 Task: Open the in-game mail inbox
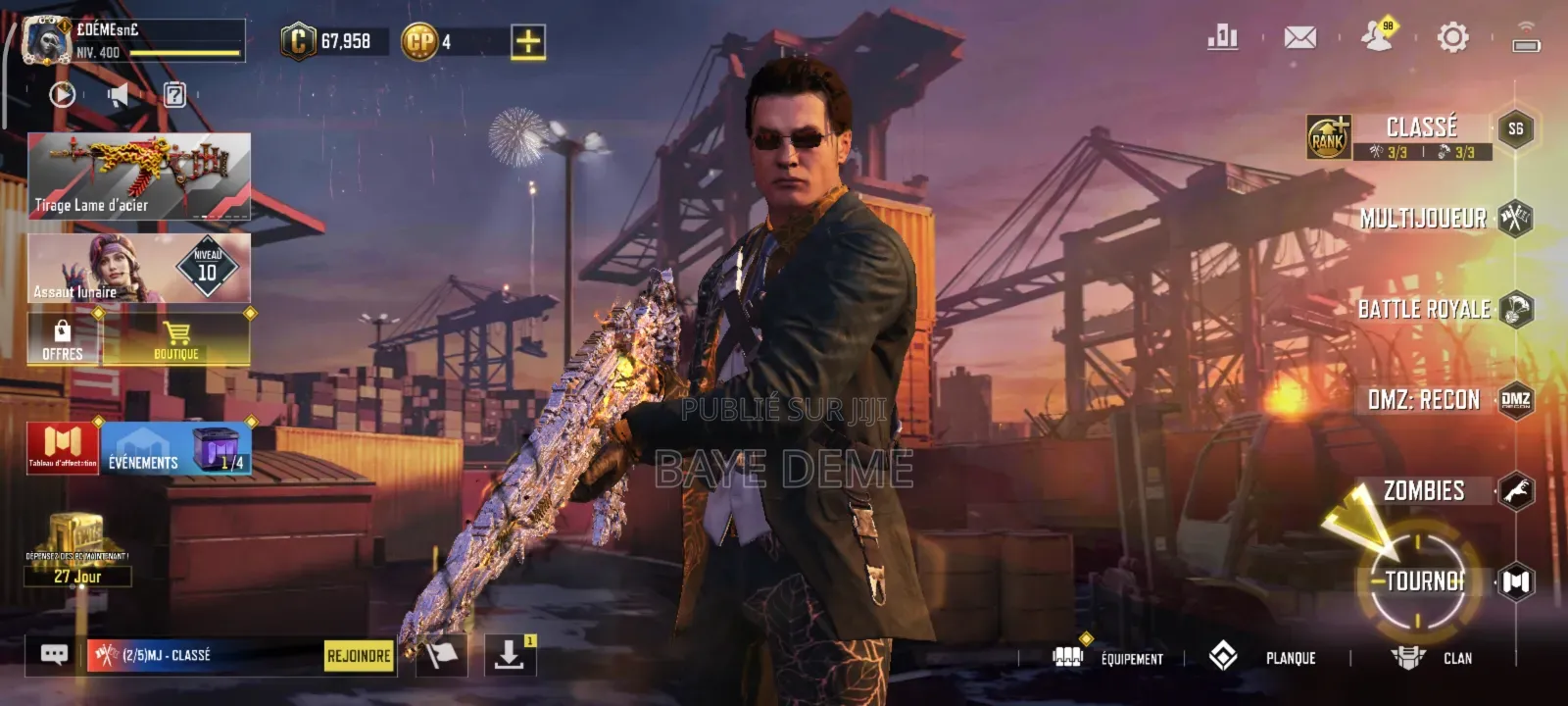tap(1300, 39)
